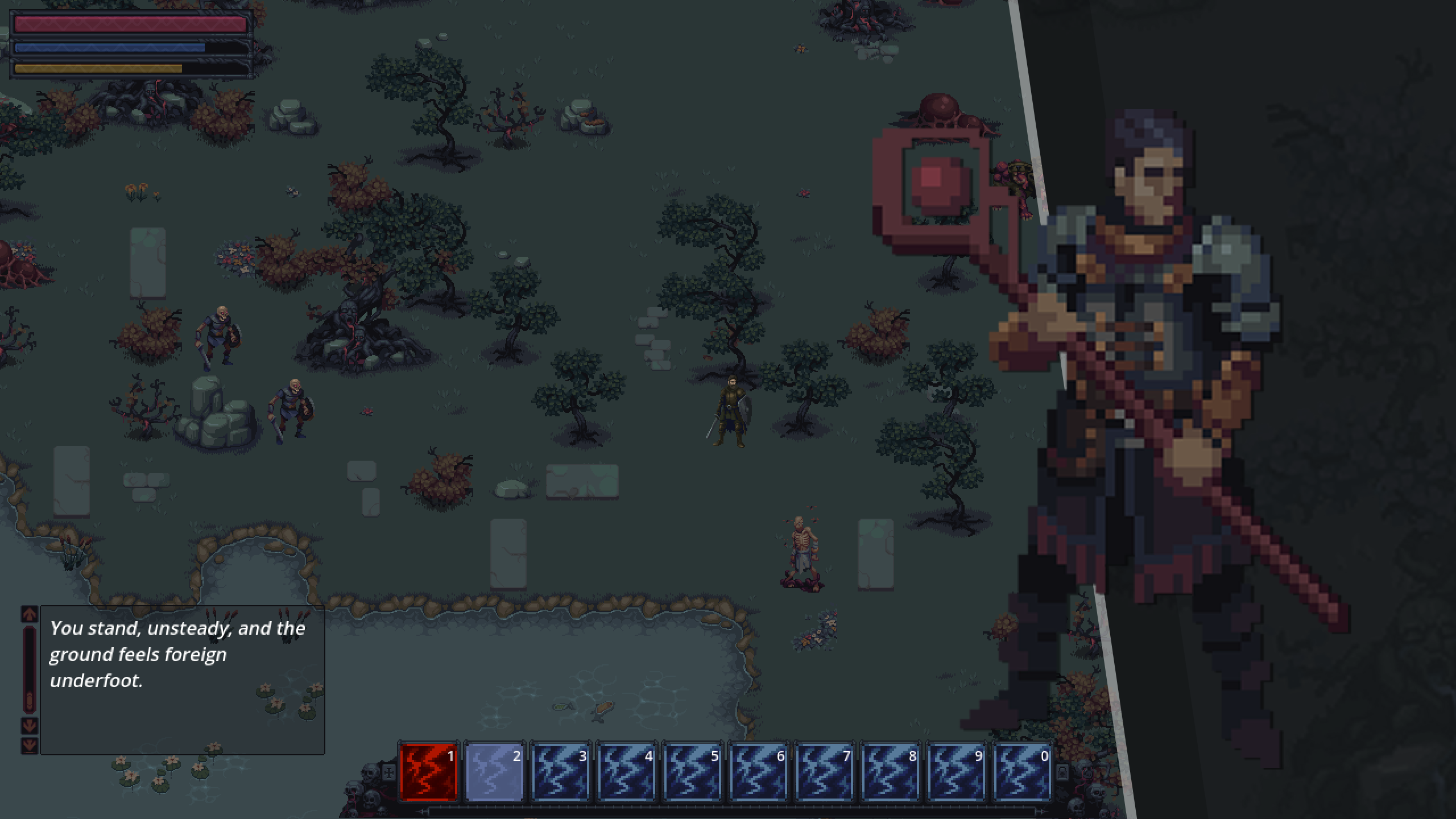The image size is (1456, 819).
Task: Use the lightning skill in hotbar slot 9
Action: (957, 772)
